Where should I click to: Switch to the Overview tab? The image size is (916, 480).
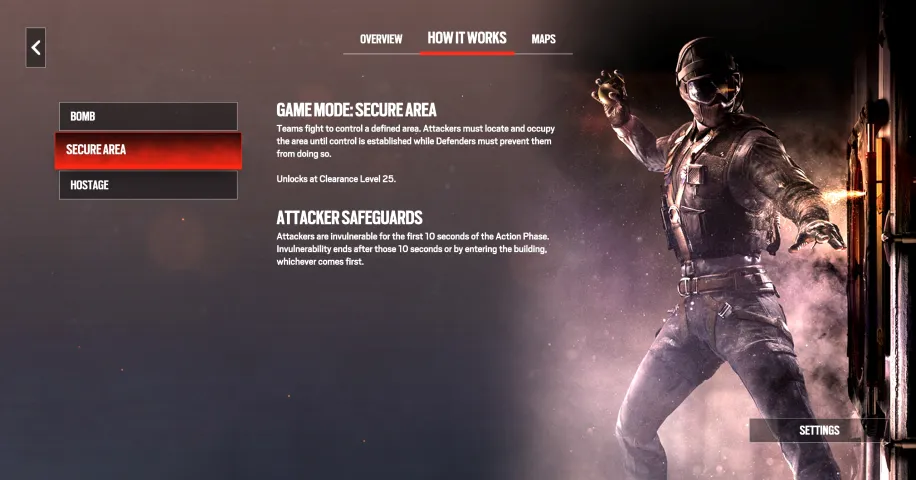(x=381, y=39)
